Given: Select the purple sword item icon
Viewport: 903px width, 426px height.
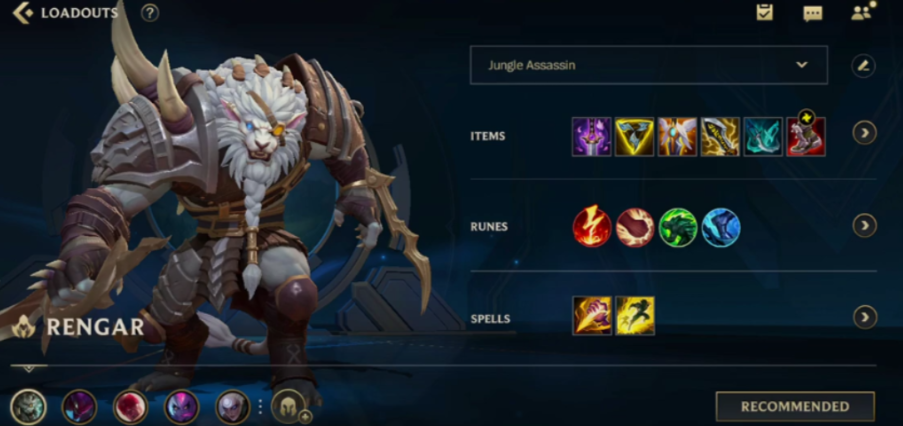Looking at the screenshot, I should point(591,136).
